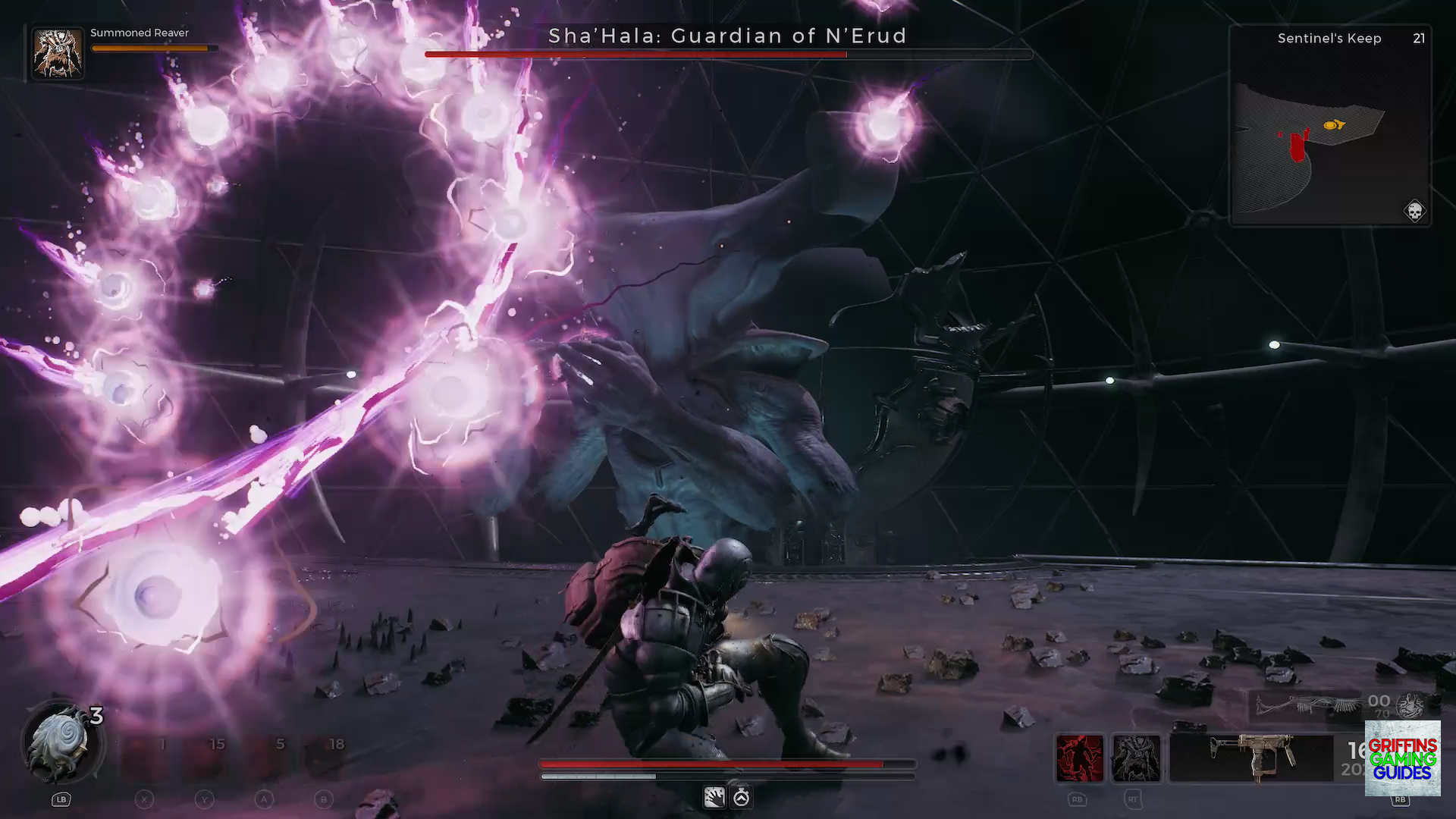Click the Sha'Hala boss health bar
Viewport: 1456px width, 819px height.
pos(728,55)
